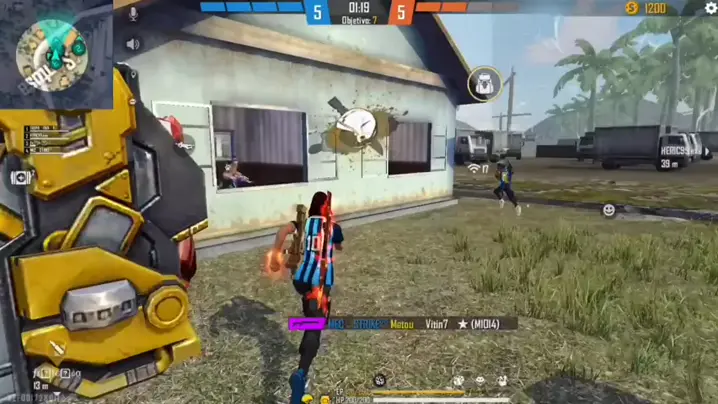
Task: Open the backpack inventory
Action: (485, 84)
